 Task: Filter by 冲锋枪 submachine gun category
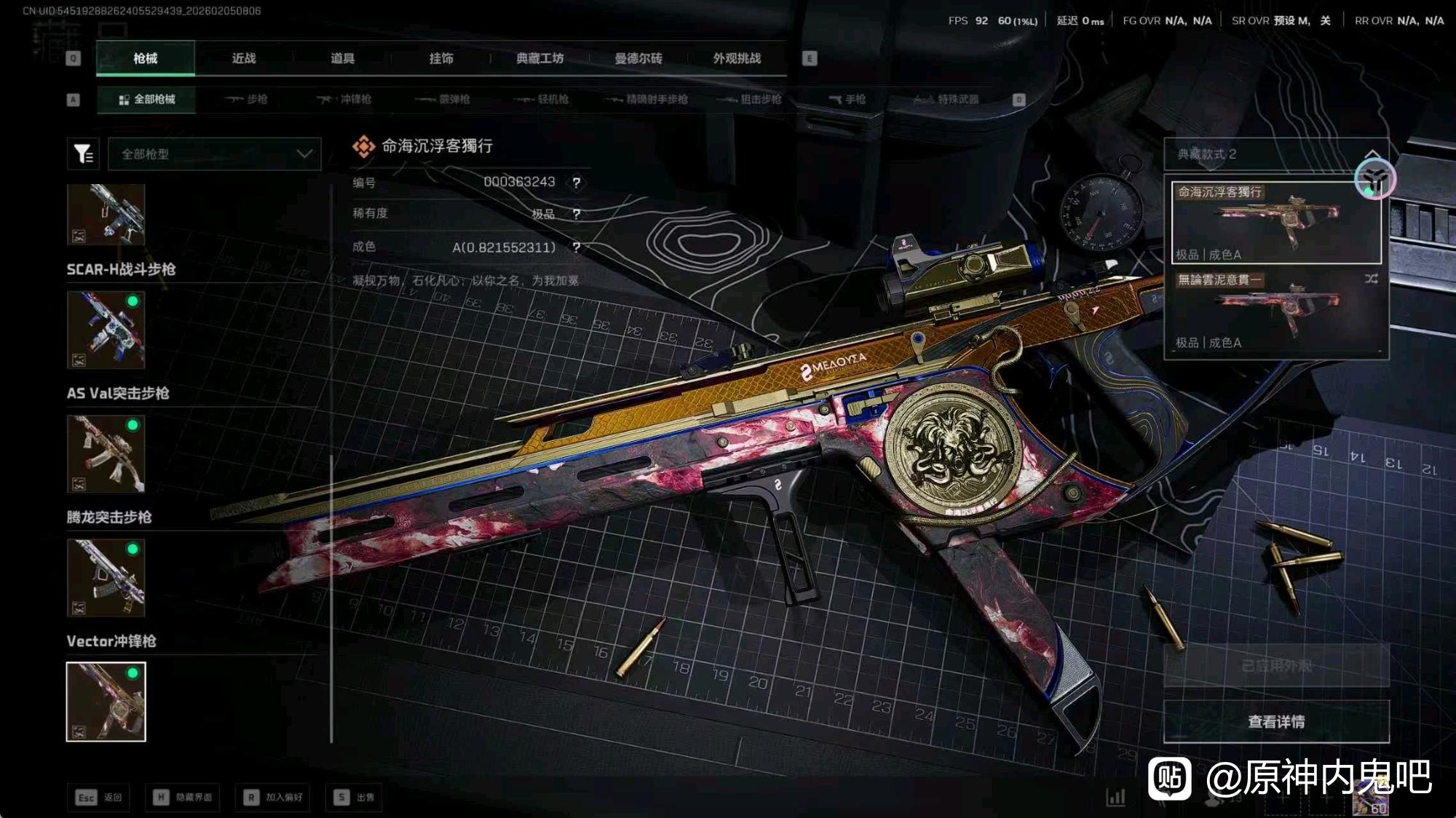(x=345, y=99)
